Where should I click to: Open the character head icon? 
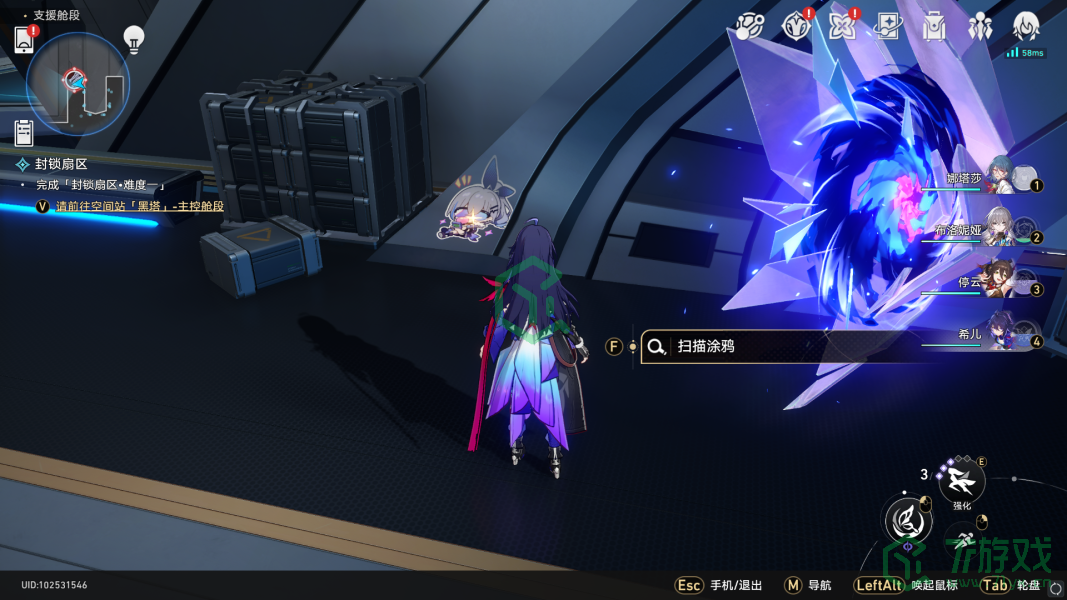point(1026,26)
